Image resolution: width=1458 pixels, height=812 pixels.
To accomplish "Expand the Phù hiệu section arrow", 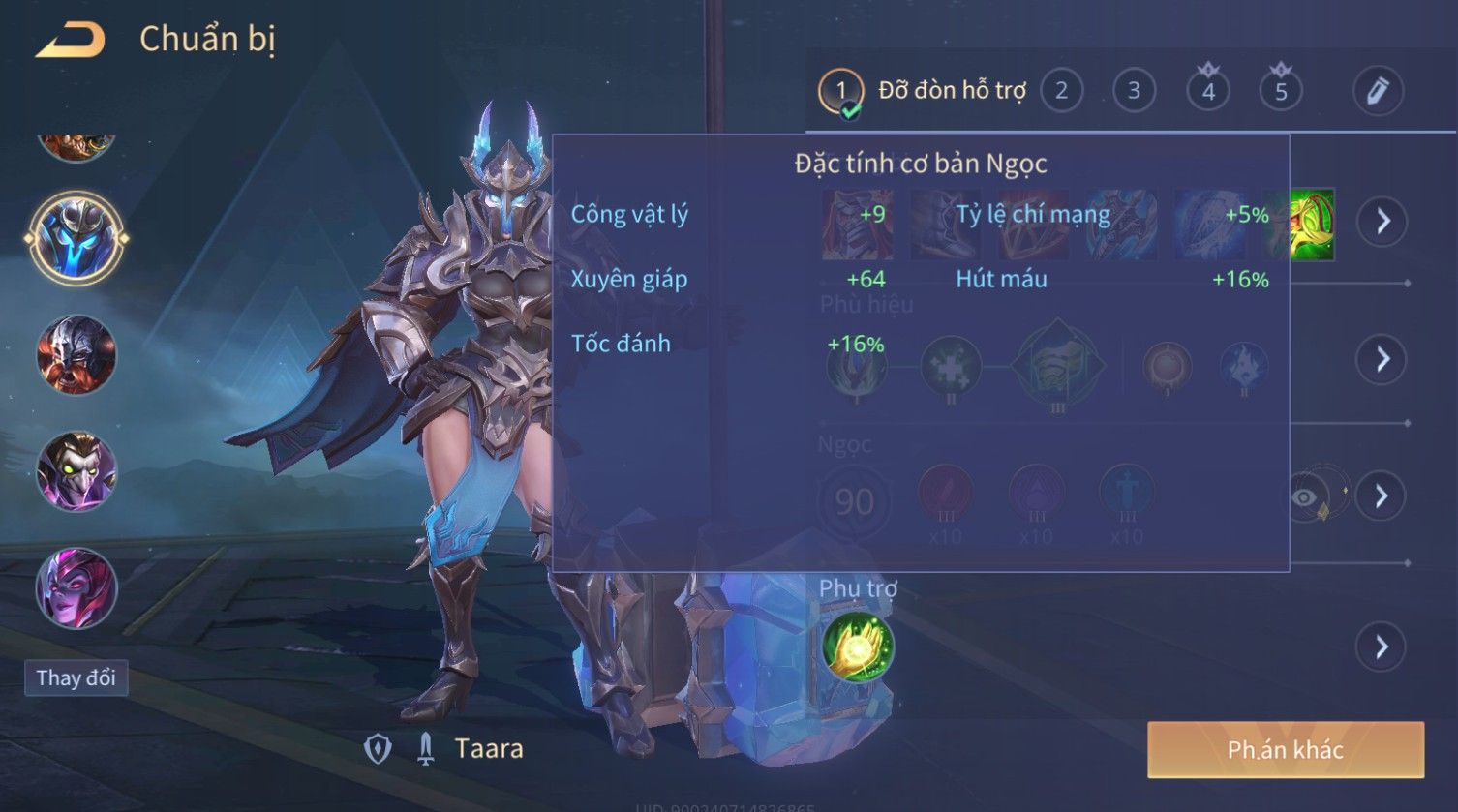I will pos(1382,359).
